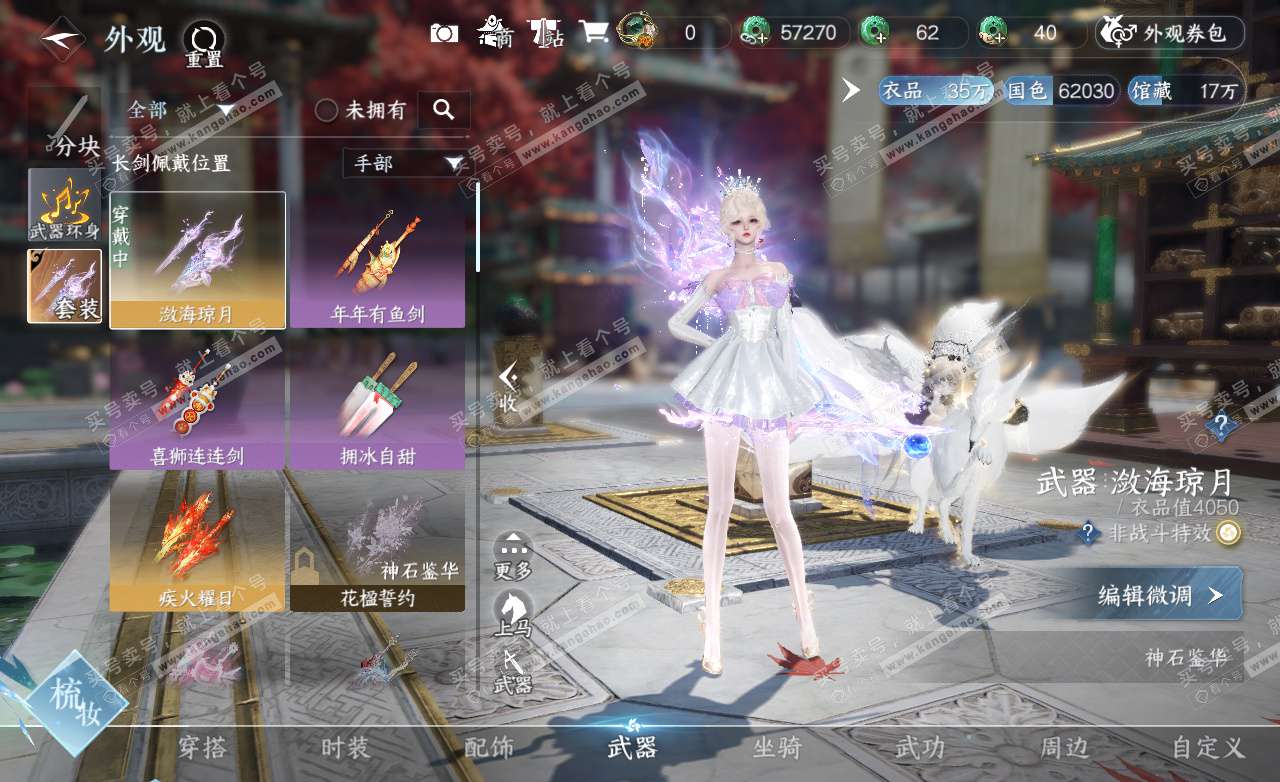Select the 年年有鱼剑 weapon skin

pyautogui.click(x=377, y=260)
